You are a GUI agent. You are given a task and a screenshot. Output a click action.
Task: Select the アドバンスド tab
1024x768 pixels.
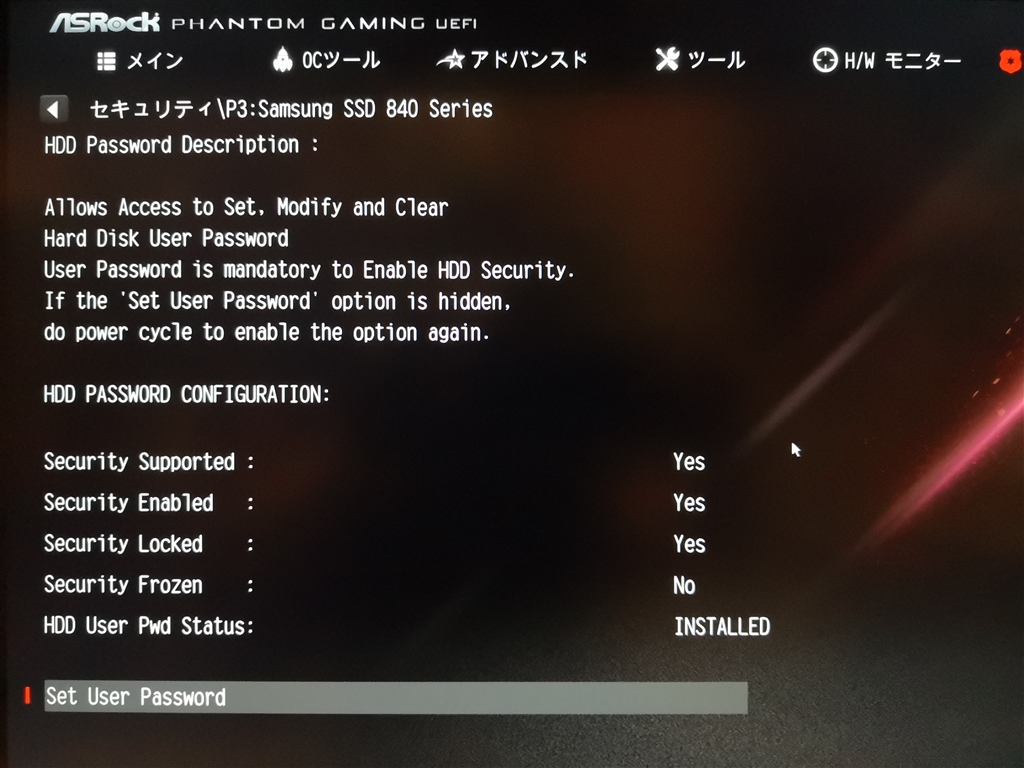coord(512,61)
